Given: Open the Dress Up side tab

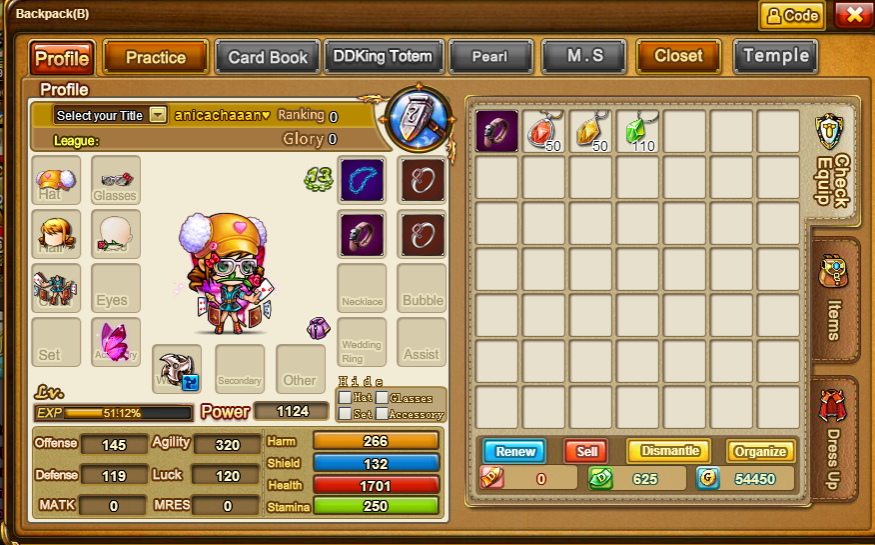Looking at the screenshot, I should tap(834, 440).
